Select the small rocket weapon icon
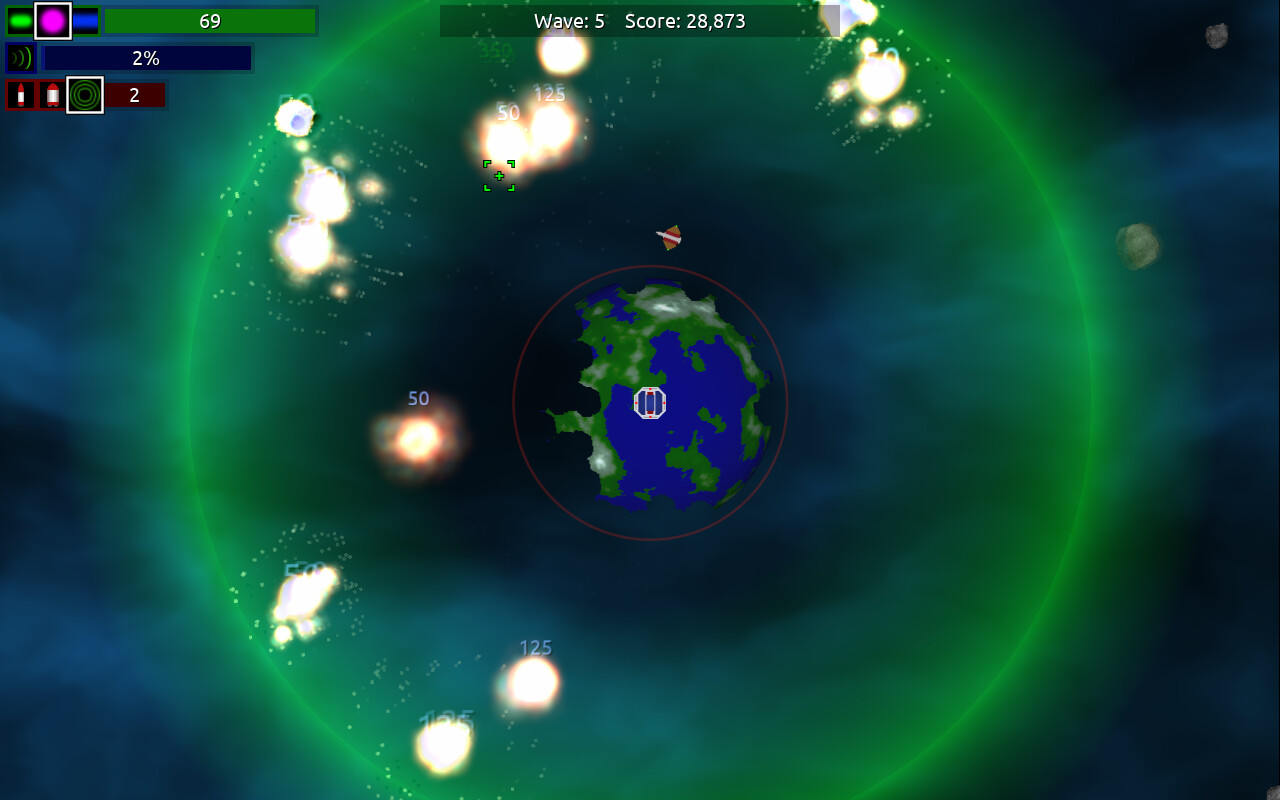This screenshot has width=1280, height=800. point(21,95)
